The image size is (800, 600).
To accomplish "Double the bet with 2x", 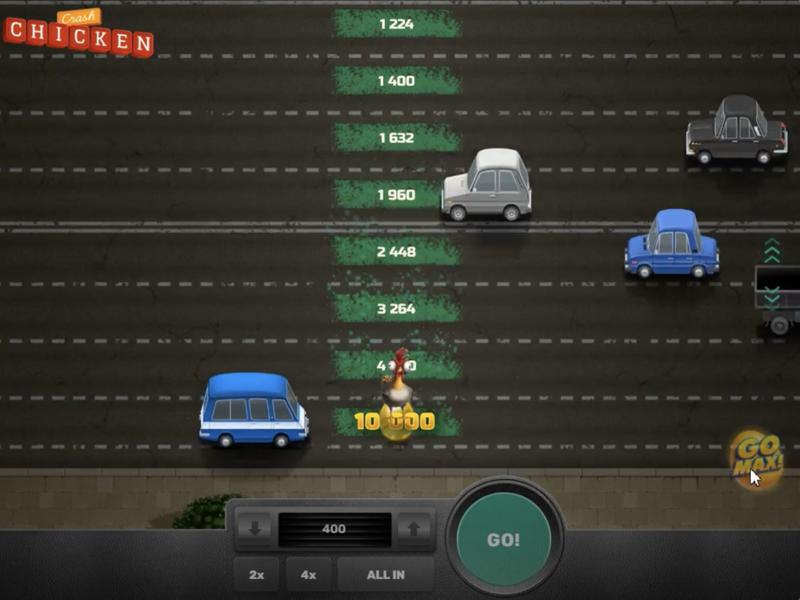I will point(256,575).
